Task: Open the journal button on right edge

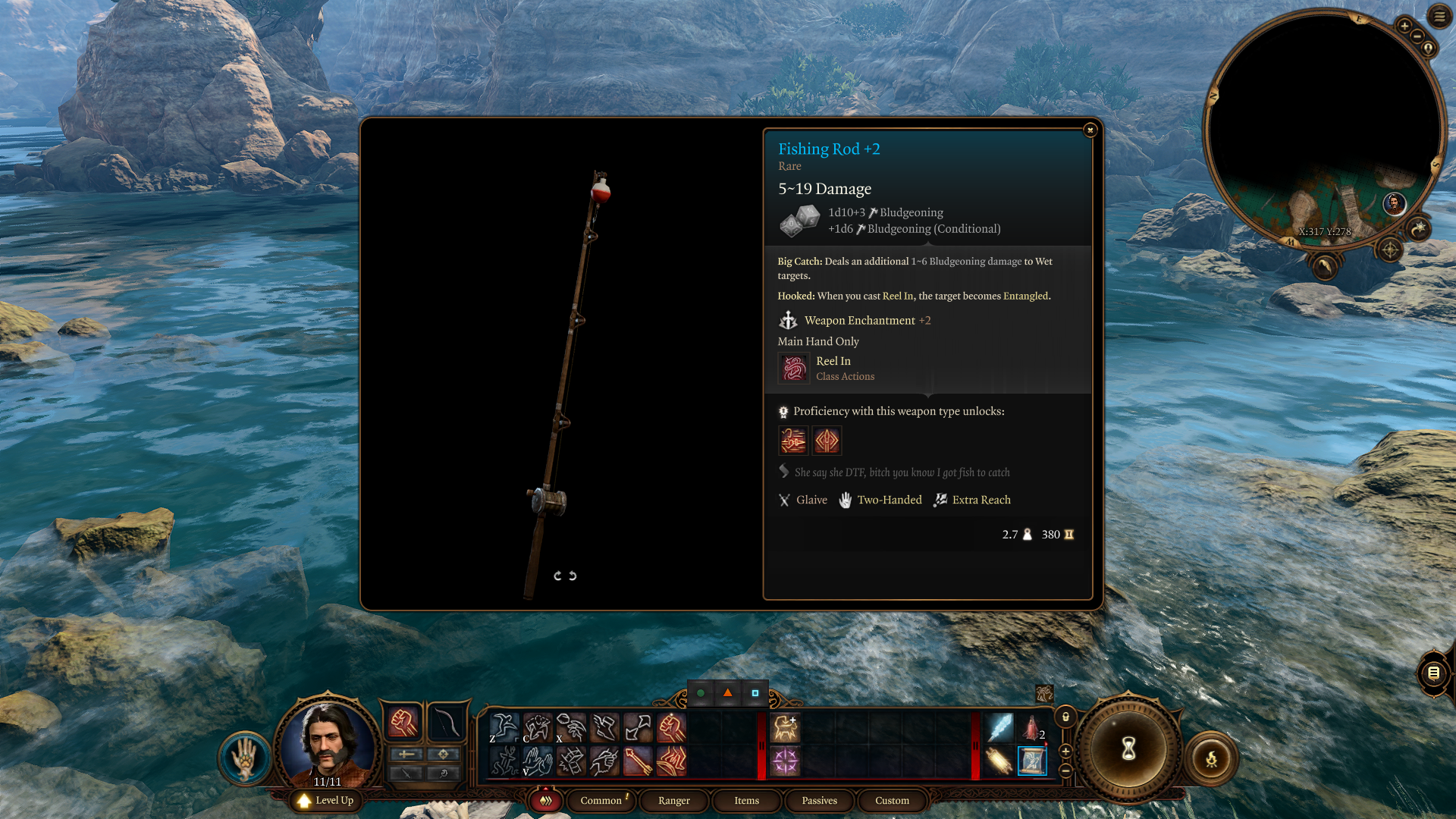Action: coord(1433,673)
